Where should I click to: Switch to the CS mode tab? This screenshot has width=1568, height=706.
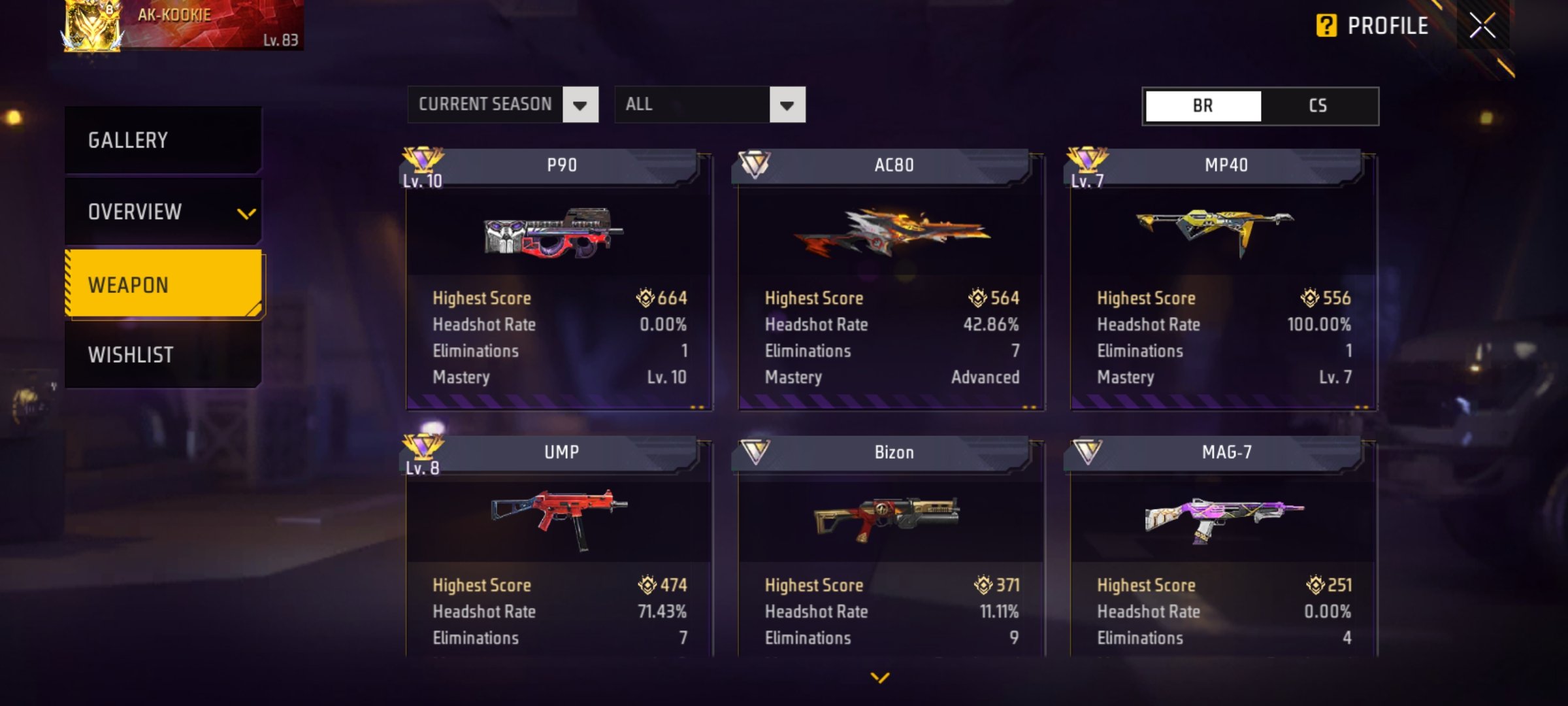click(1318, 106)
